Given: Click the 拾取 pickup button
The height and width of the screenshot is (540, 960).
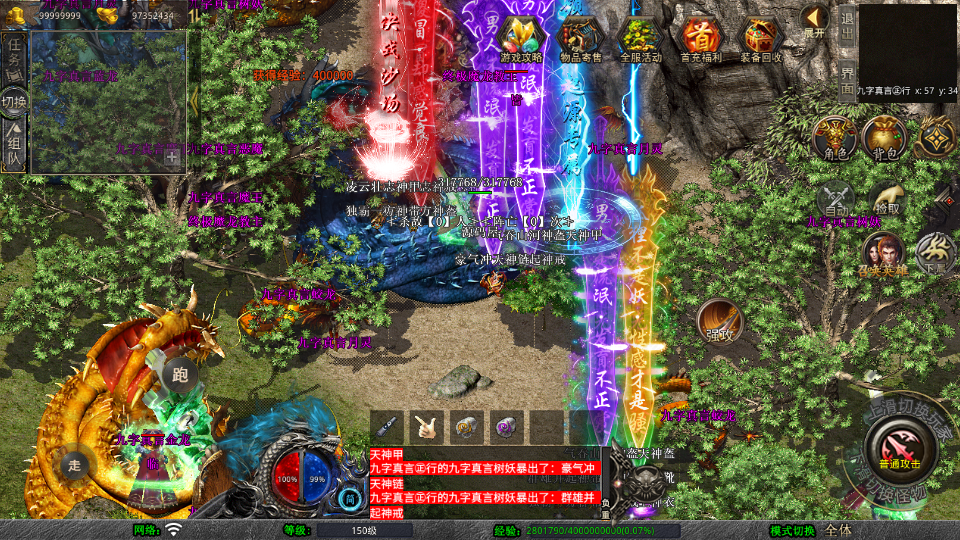Looking at the screenshot, I should 884,197.
